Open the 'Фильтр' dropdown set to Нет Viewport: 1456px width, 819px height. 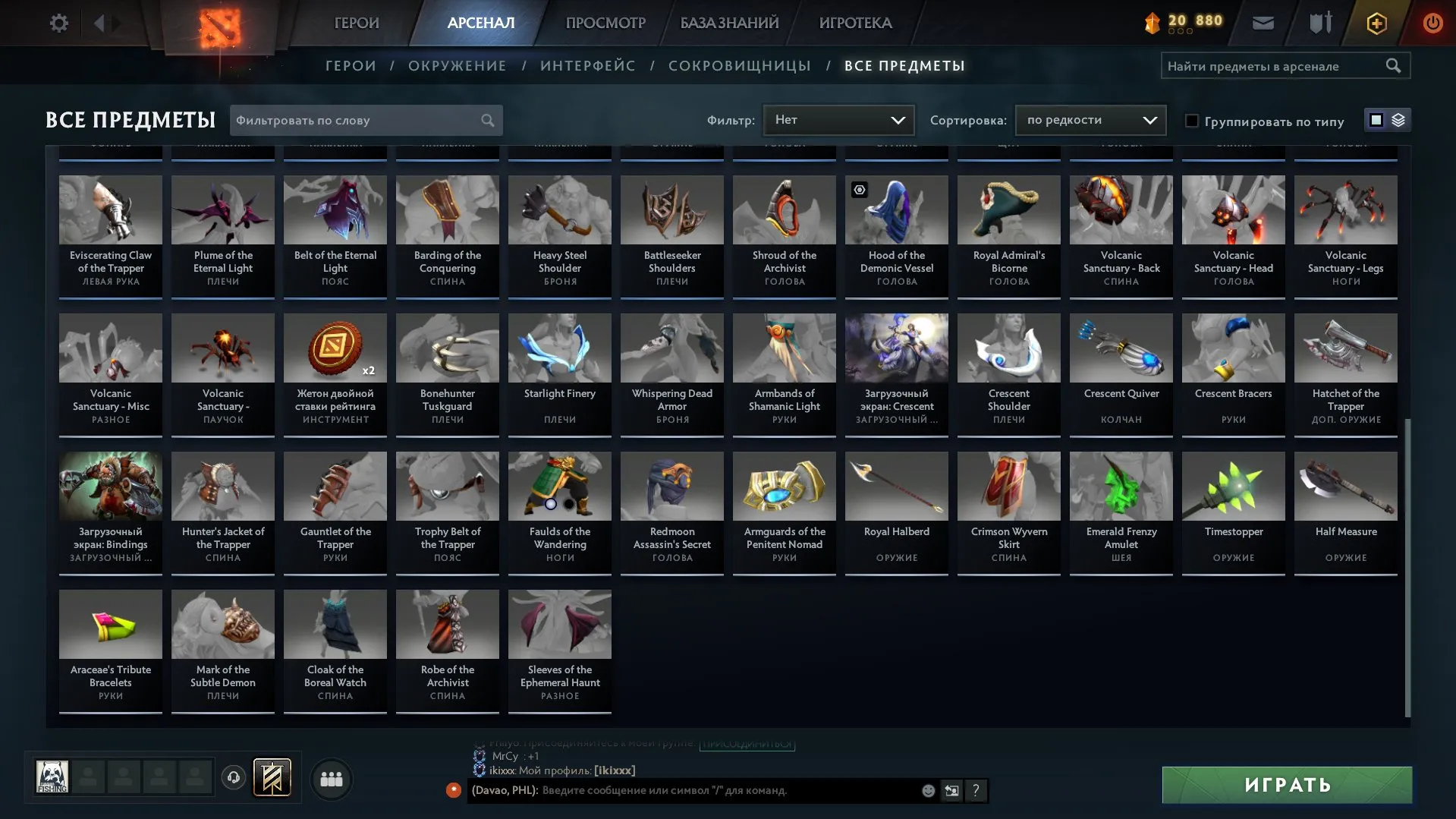coord(838,120)
